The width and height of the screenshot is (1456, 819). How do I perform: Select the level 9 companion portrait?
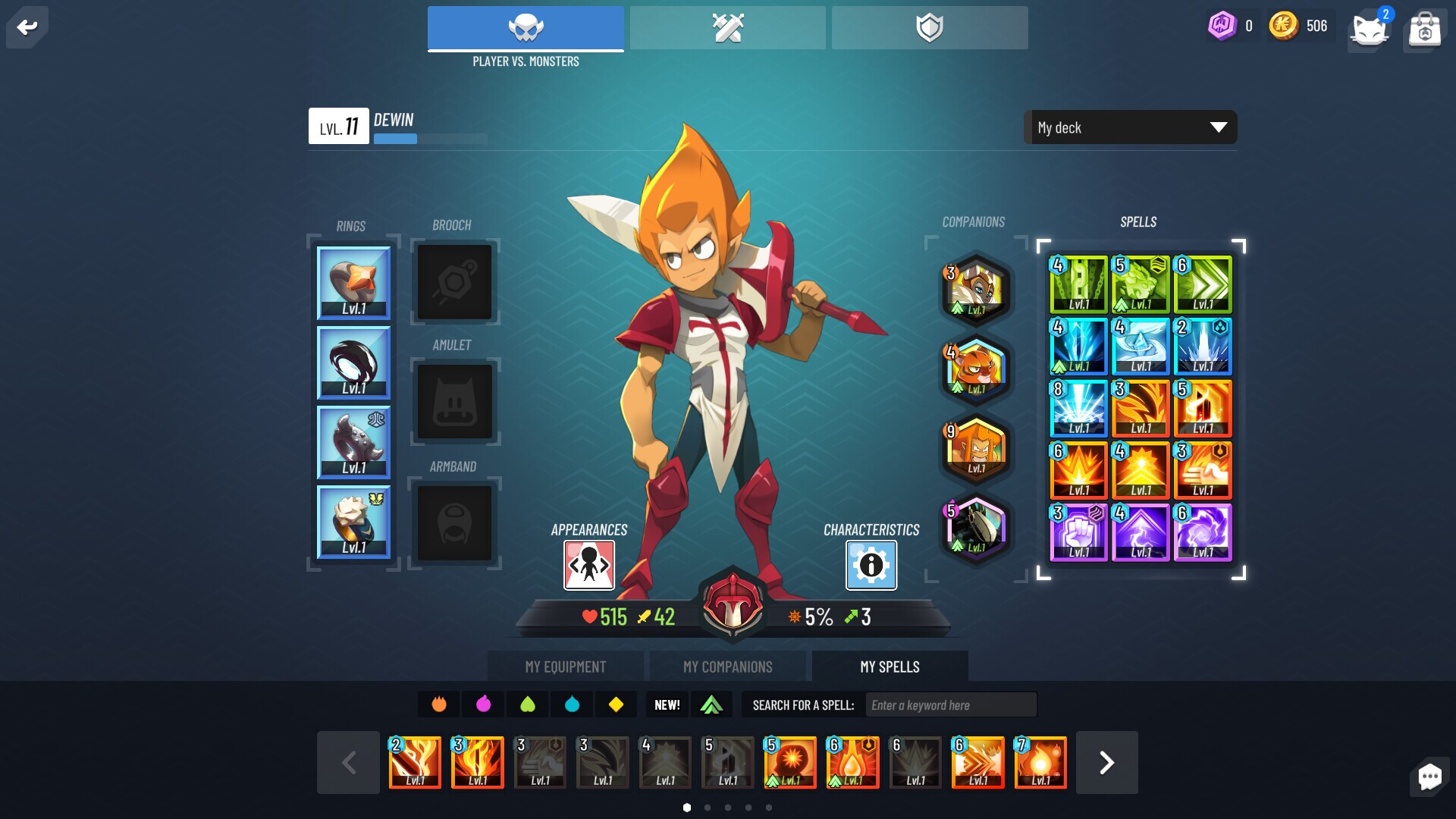click(975, 450)
